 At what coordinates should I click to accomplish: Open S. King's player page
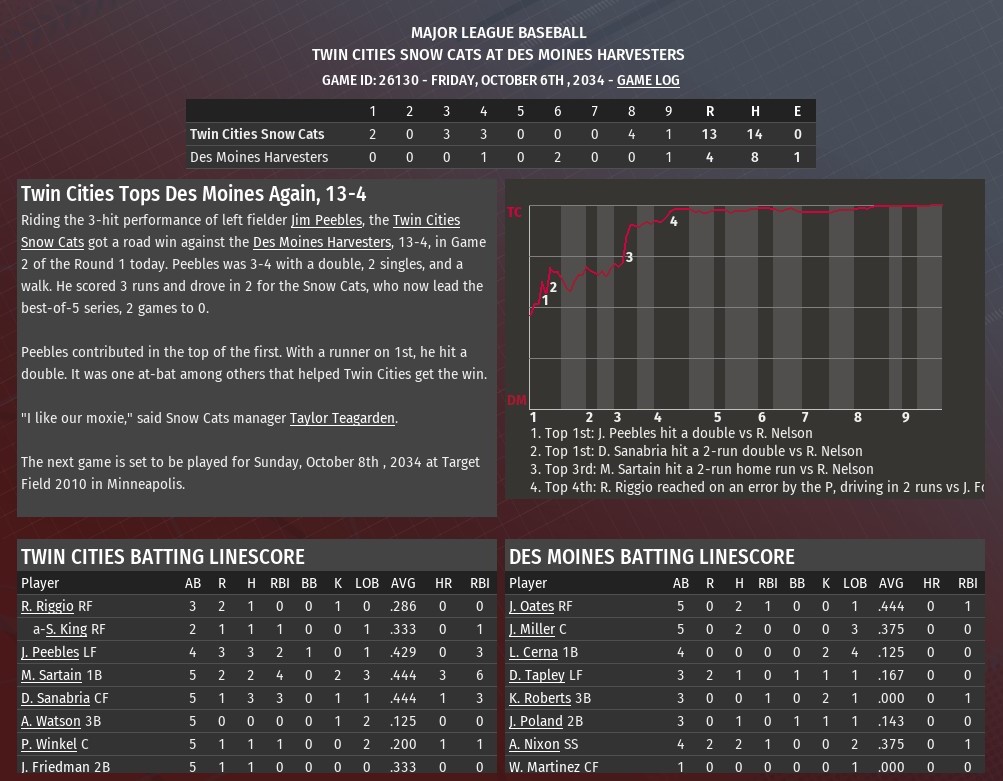[66, 629]
